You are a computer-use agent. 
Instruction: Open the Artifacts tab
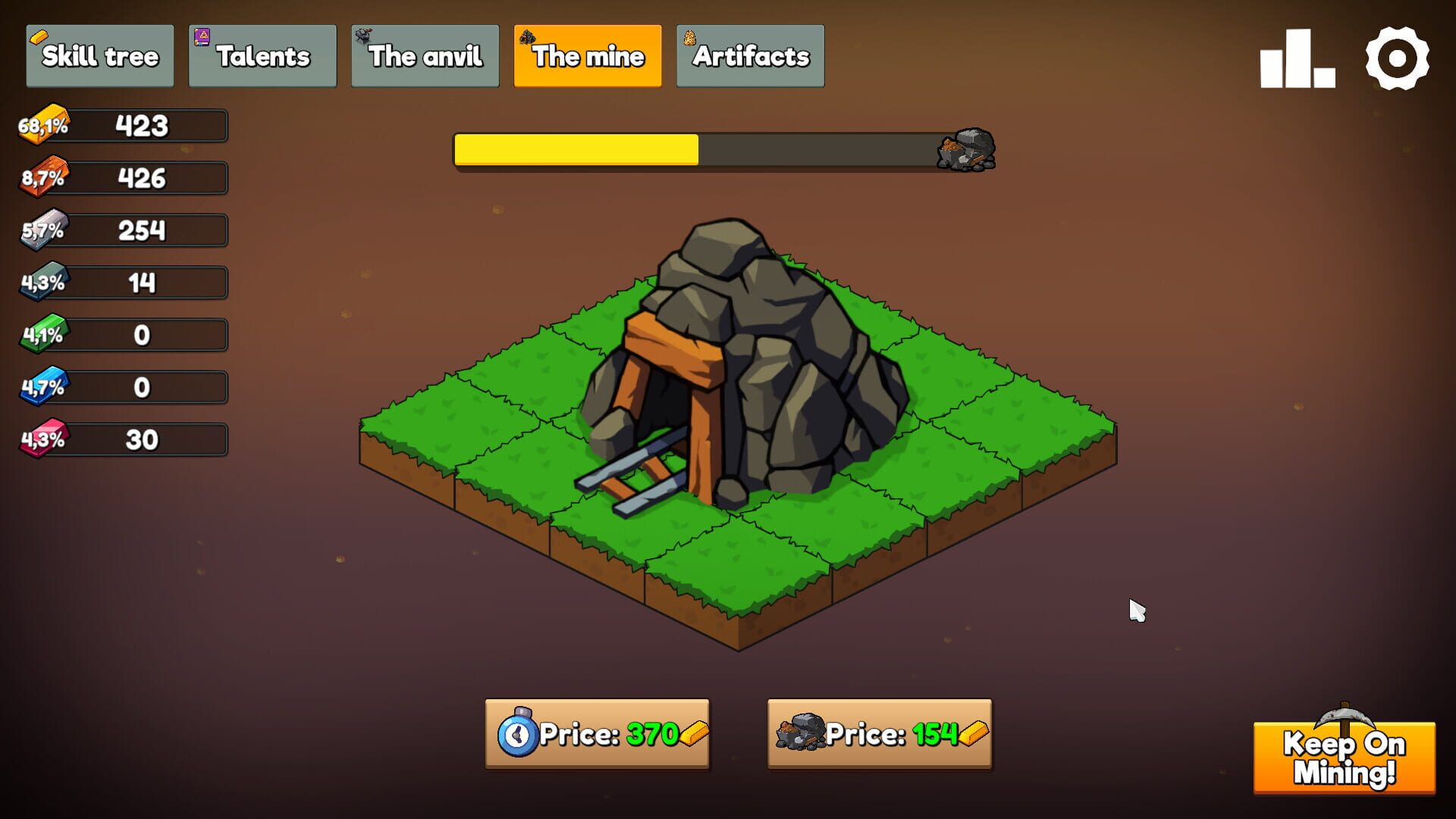749,55
